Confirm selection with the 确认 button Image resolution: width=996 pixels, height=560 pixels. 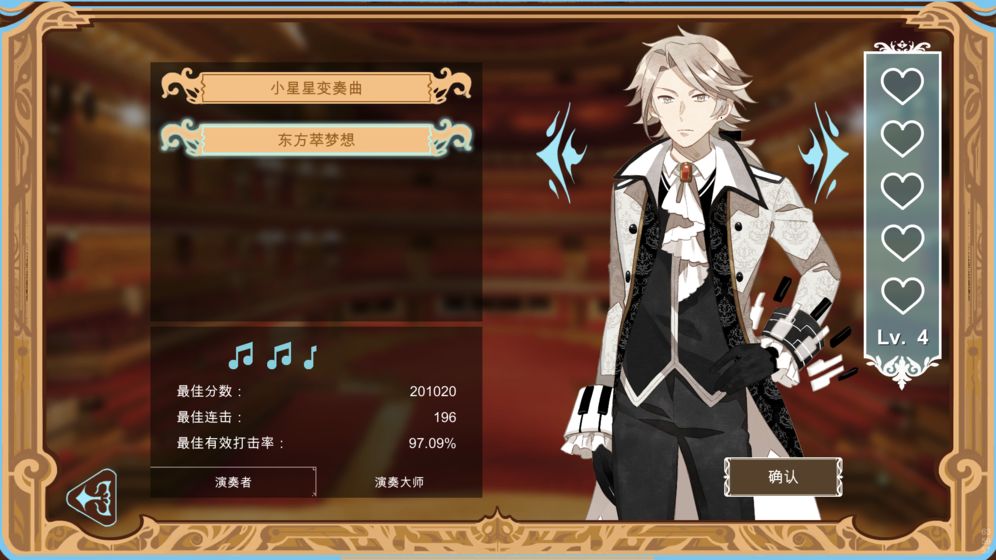click(783, 477)
